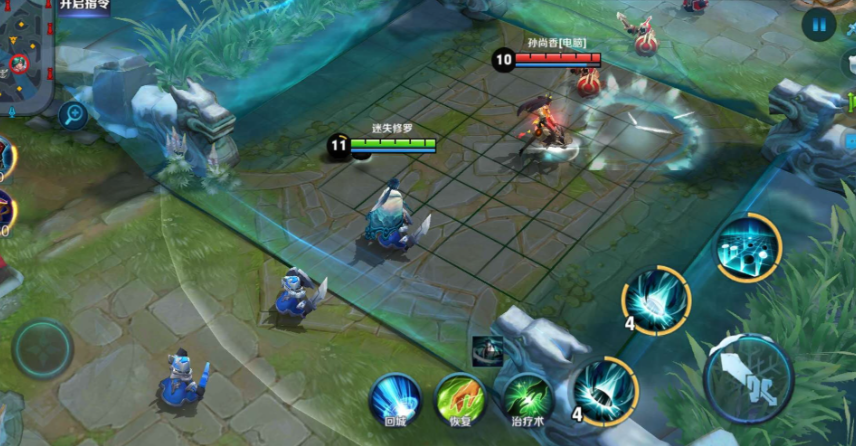
Task: Click the magnifier zoom button beside minimap
Action: point(71,115)
